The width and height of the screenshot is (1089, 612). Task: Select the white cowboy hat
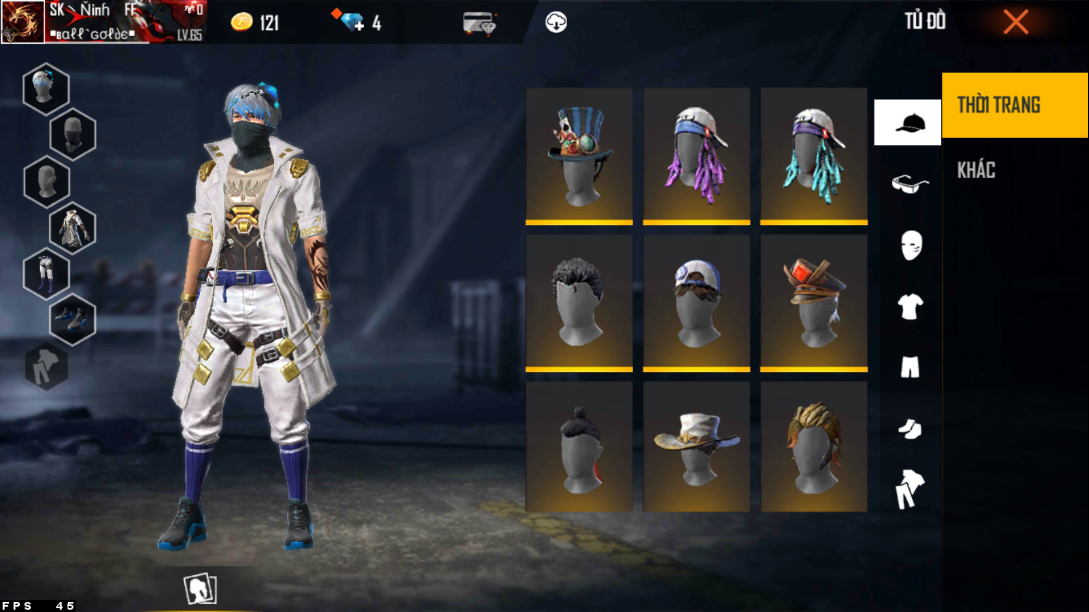click(x=696, y=447)
